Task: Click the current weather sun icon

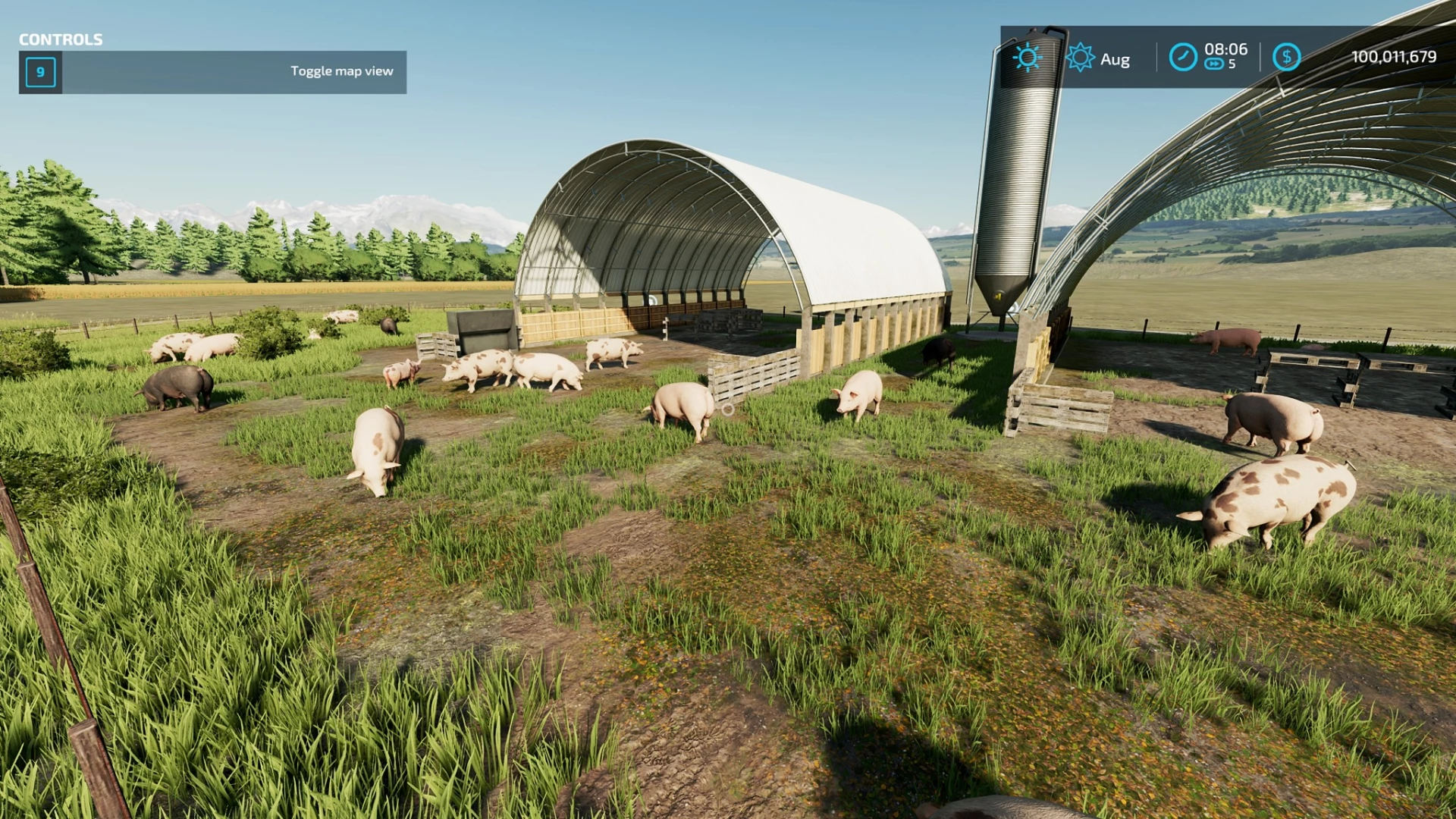Action: pos(1028,58)
